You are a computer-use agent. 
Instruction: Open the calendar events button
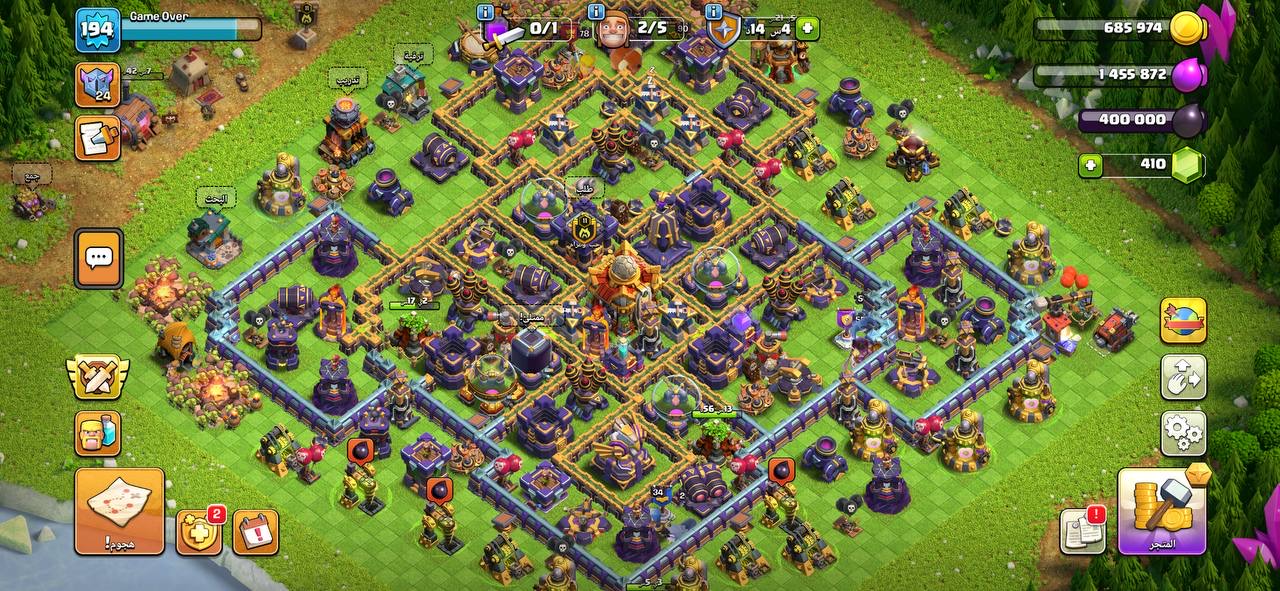tap(256, 532)
